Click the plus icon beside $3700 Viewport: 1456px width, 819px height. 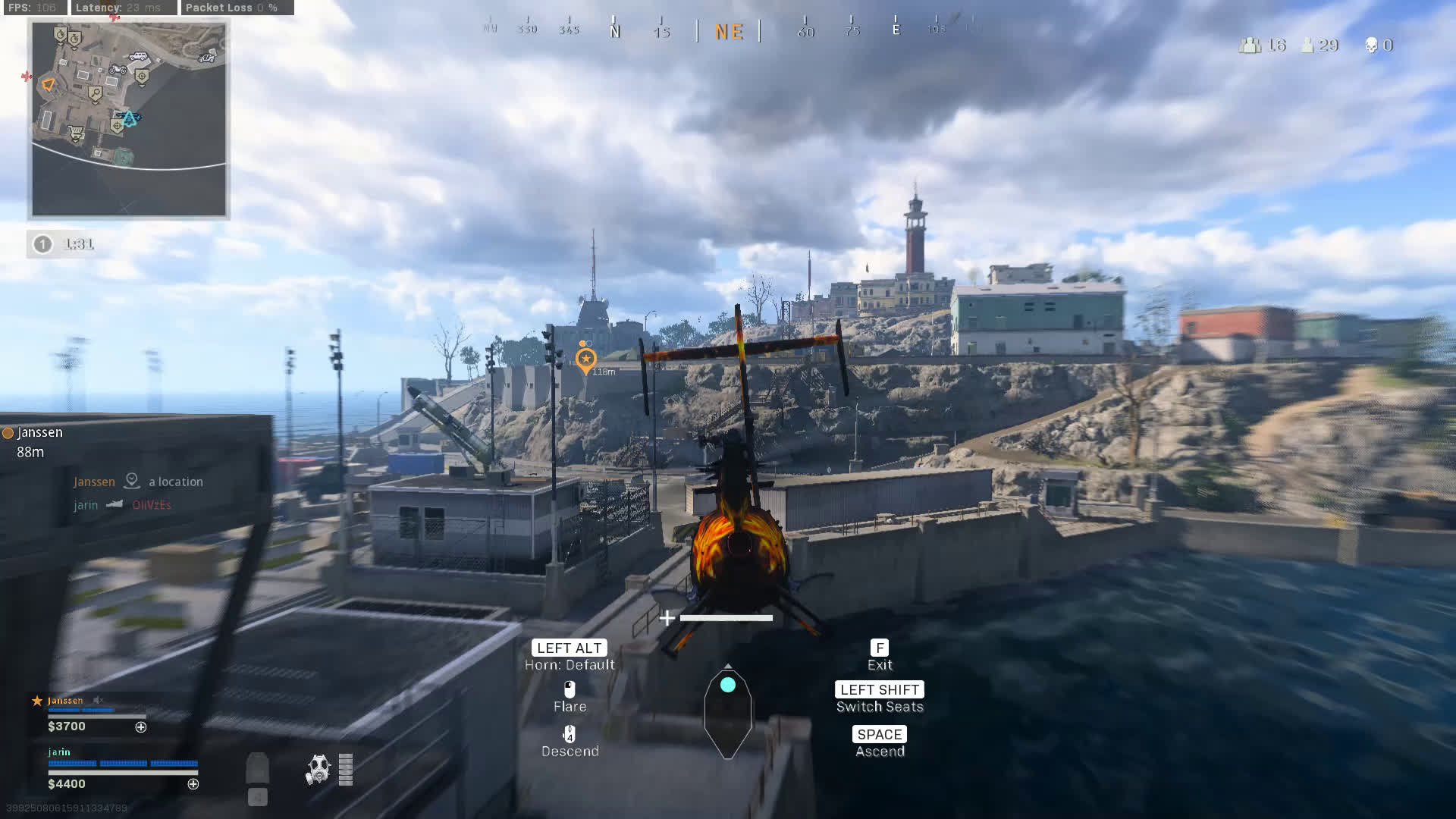click(141, 726)
